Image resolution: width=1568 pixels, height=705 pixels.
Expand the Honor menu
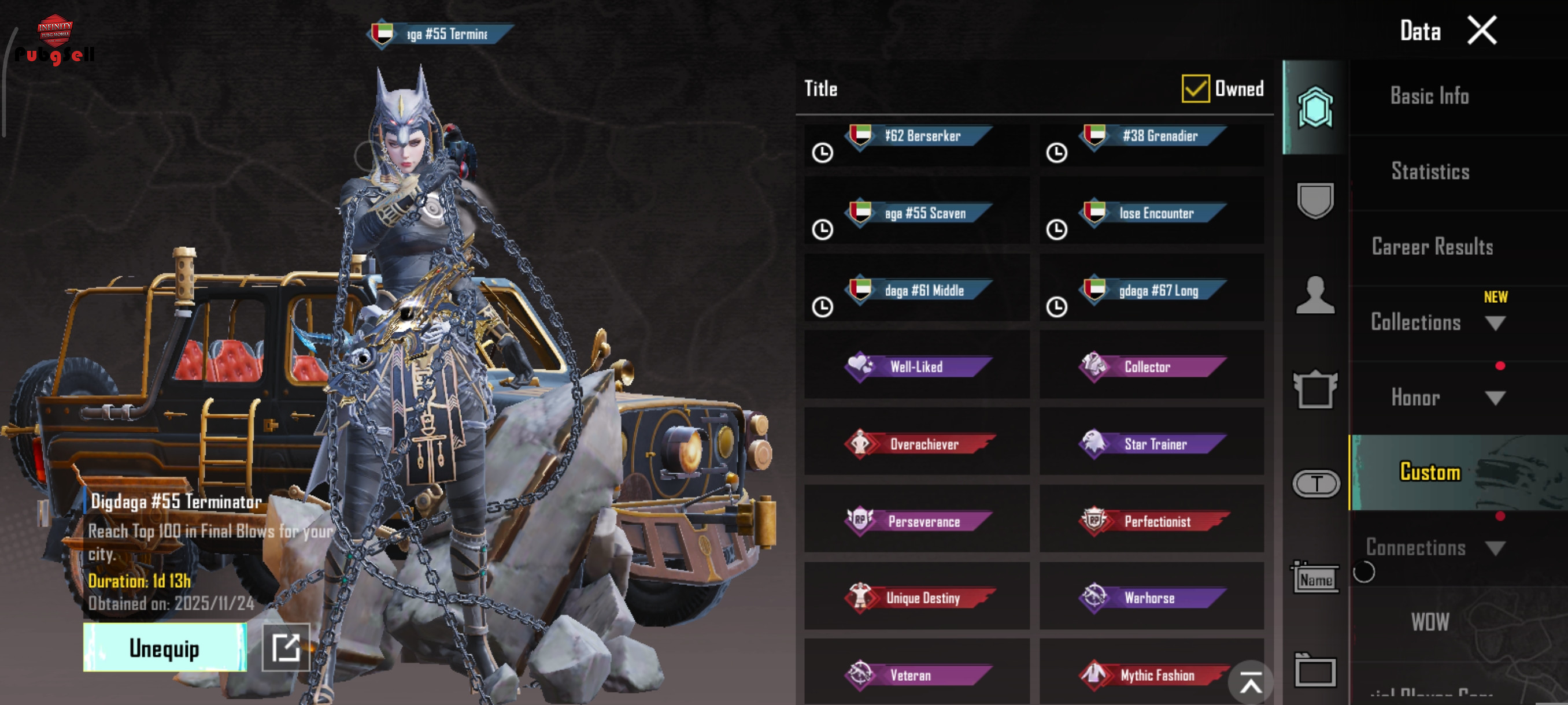tap(1495, 398)
